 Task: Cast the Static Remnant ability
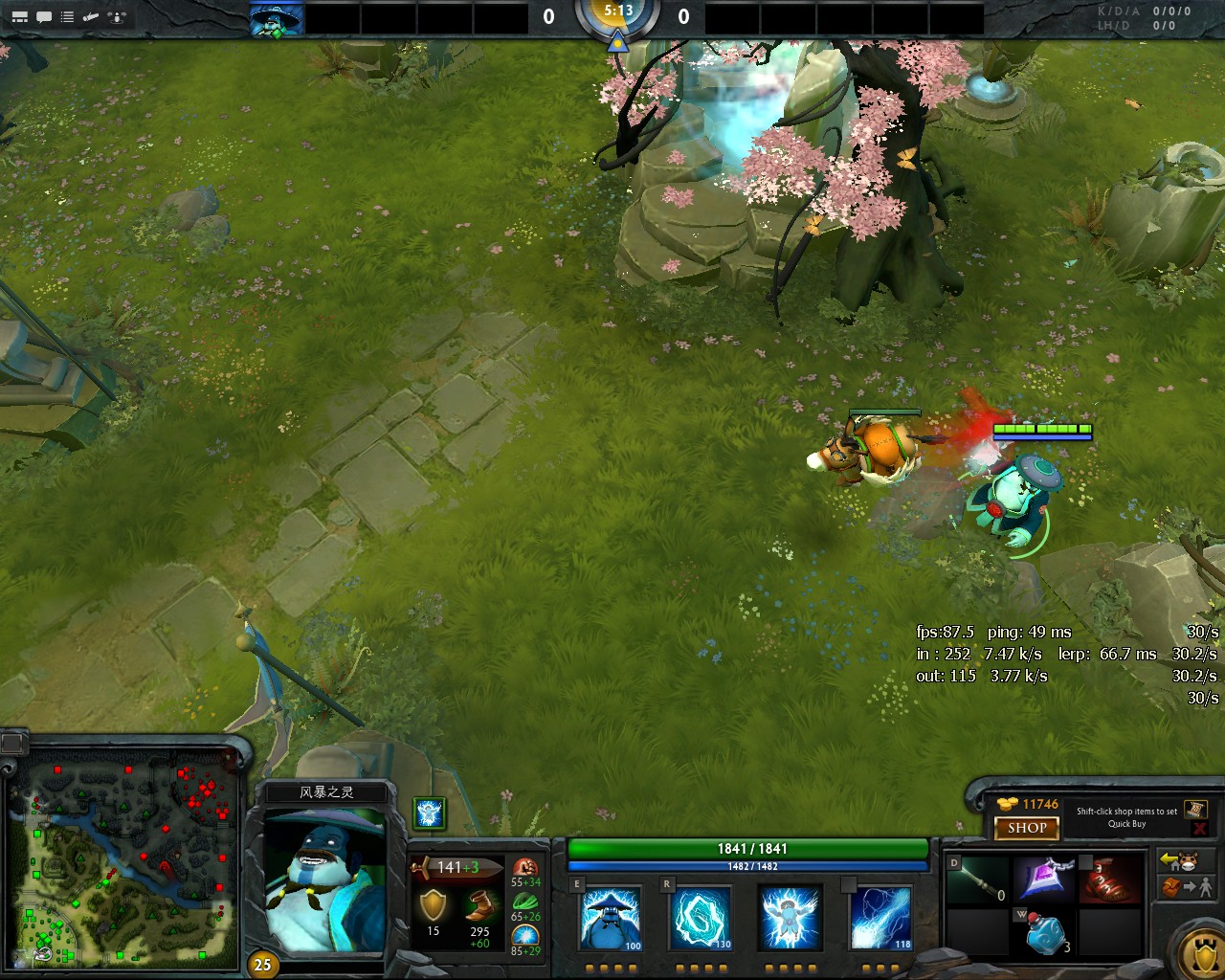[x=610, y=919]
